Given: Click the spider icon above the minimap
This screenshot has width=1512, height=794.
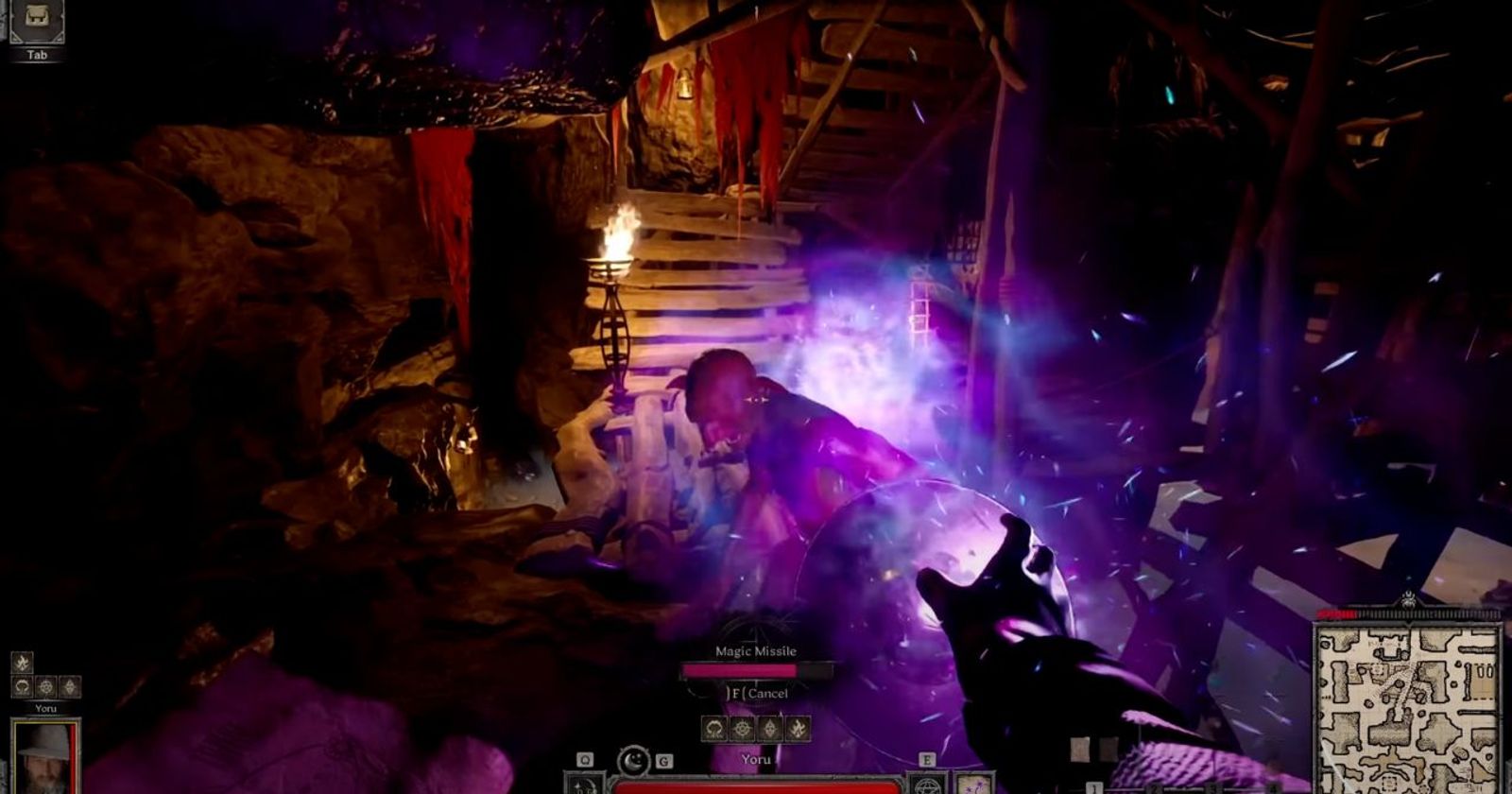Looking at the screenshot, I should [1408, 597].
